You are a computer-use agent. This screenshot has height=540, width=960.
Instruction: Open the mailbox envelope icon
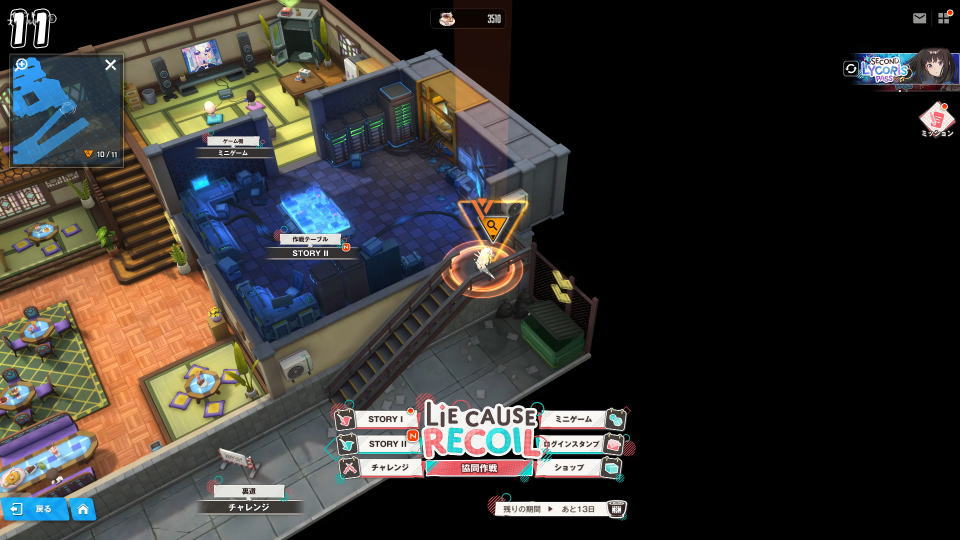[x=919, y=18]
